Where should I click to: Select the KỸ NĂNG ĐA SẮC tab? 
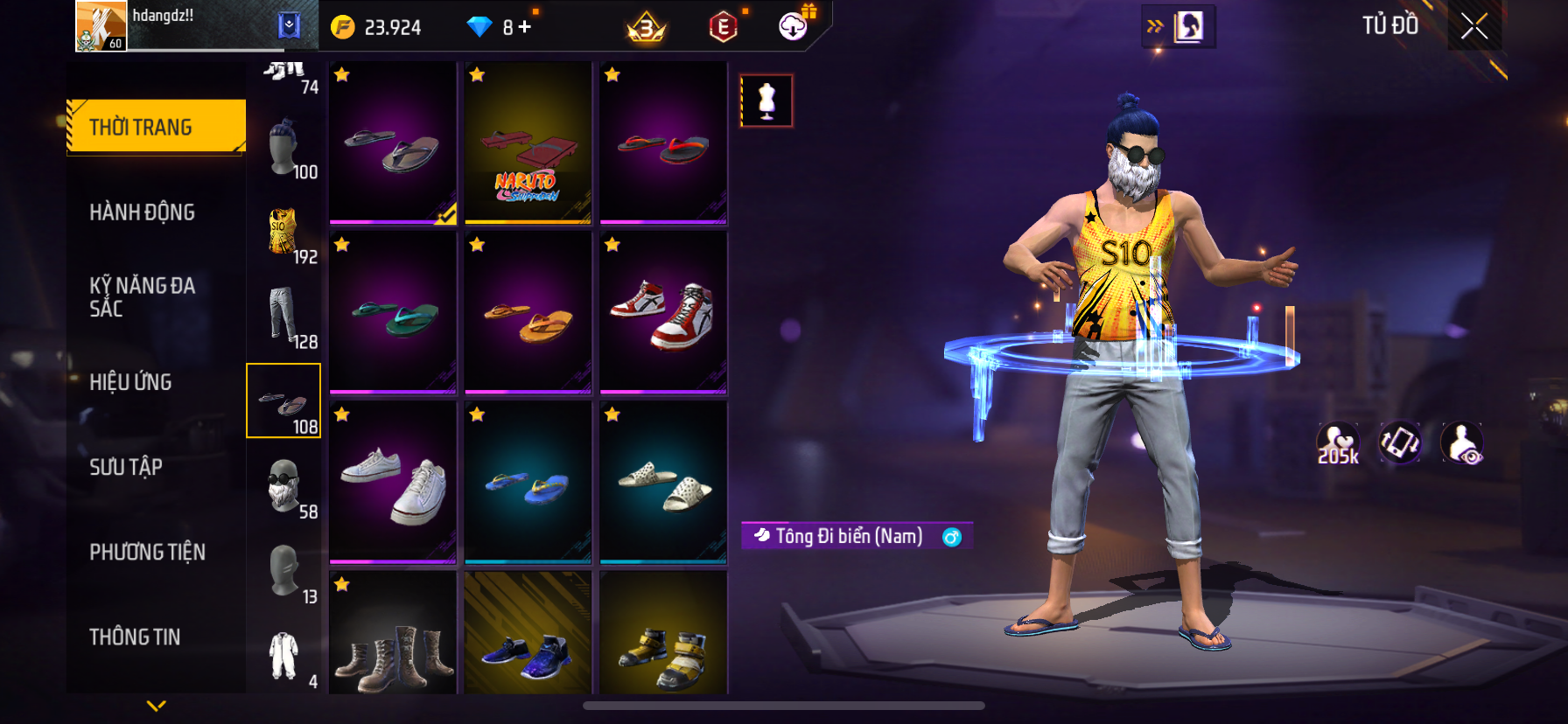point(143,297)
